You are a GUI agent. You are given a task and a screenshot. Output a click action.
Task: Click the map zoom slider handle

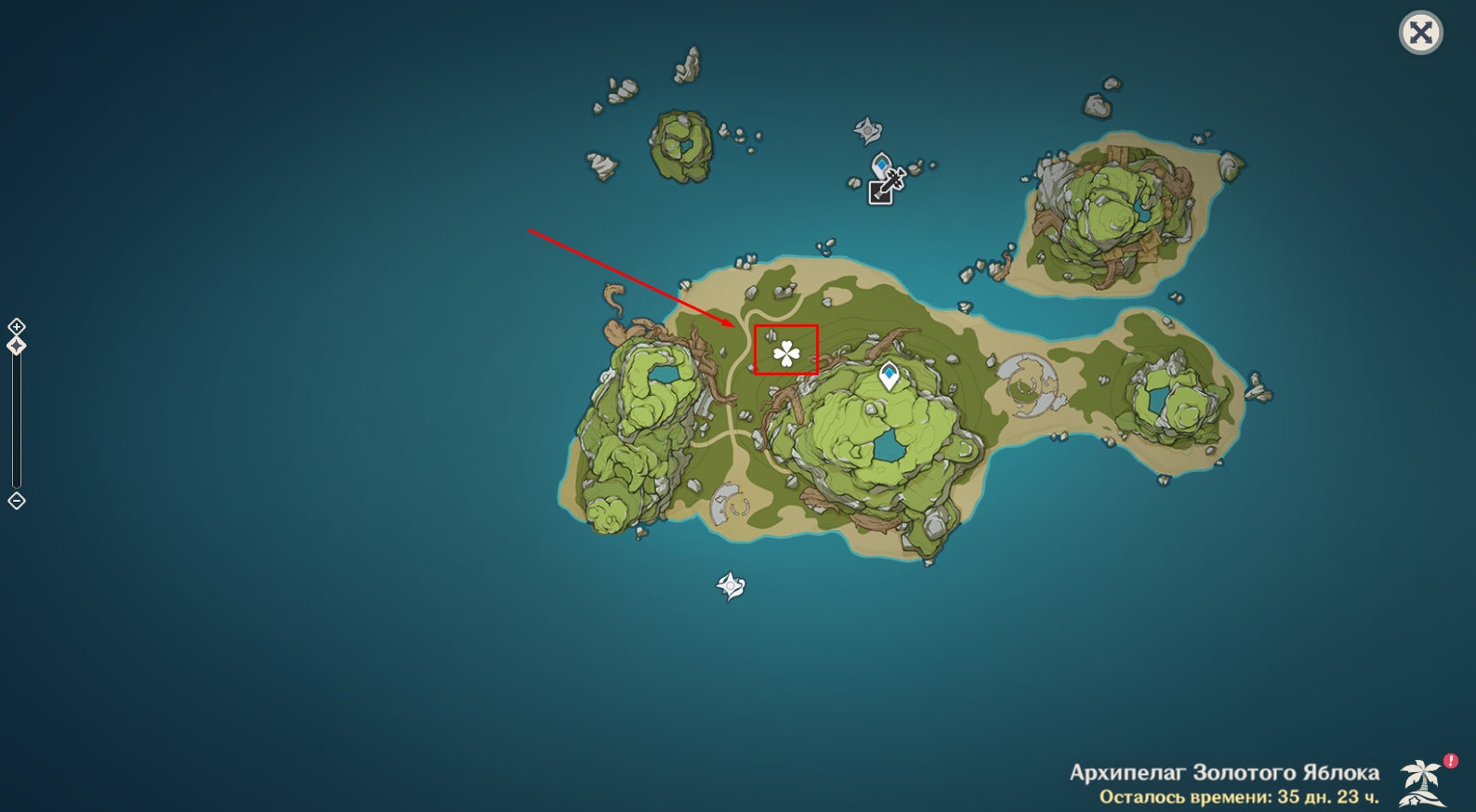tap(17, 346)
